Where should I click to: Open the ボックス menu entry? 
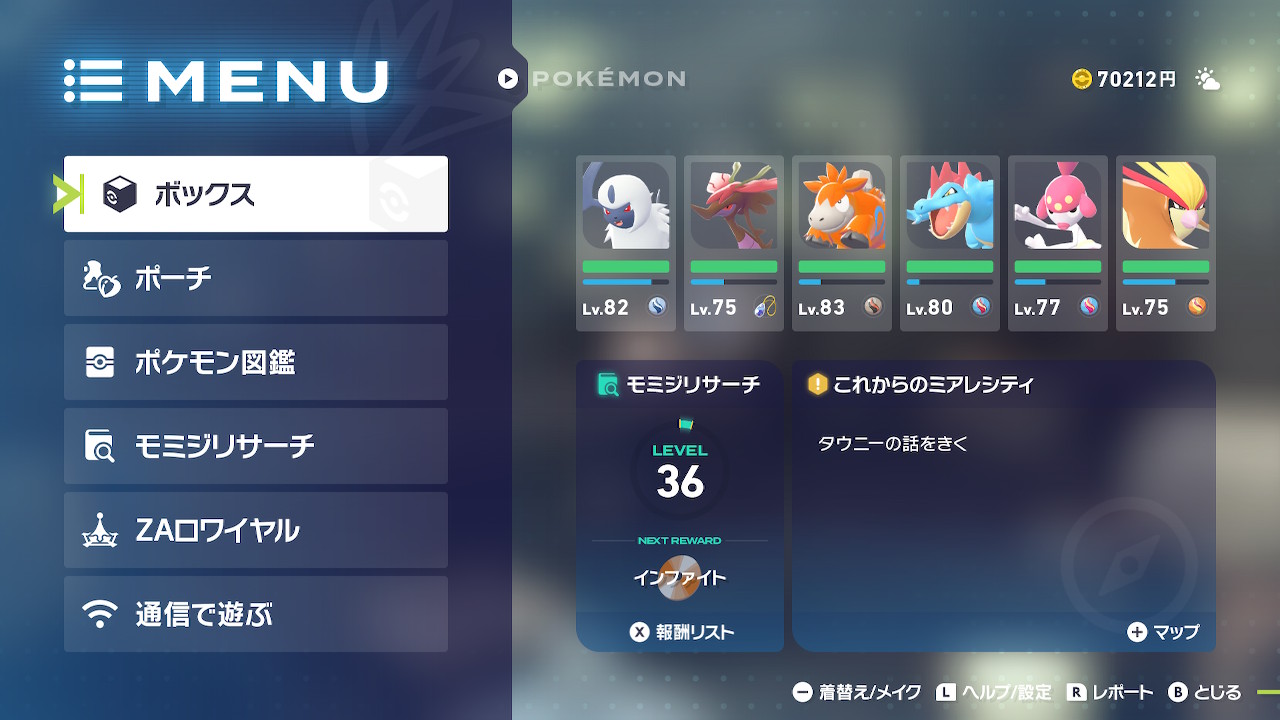256,194
